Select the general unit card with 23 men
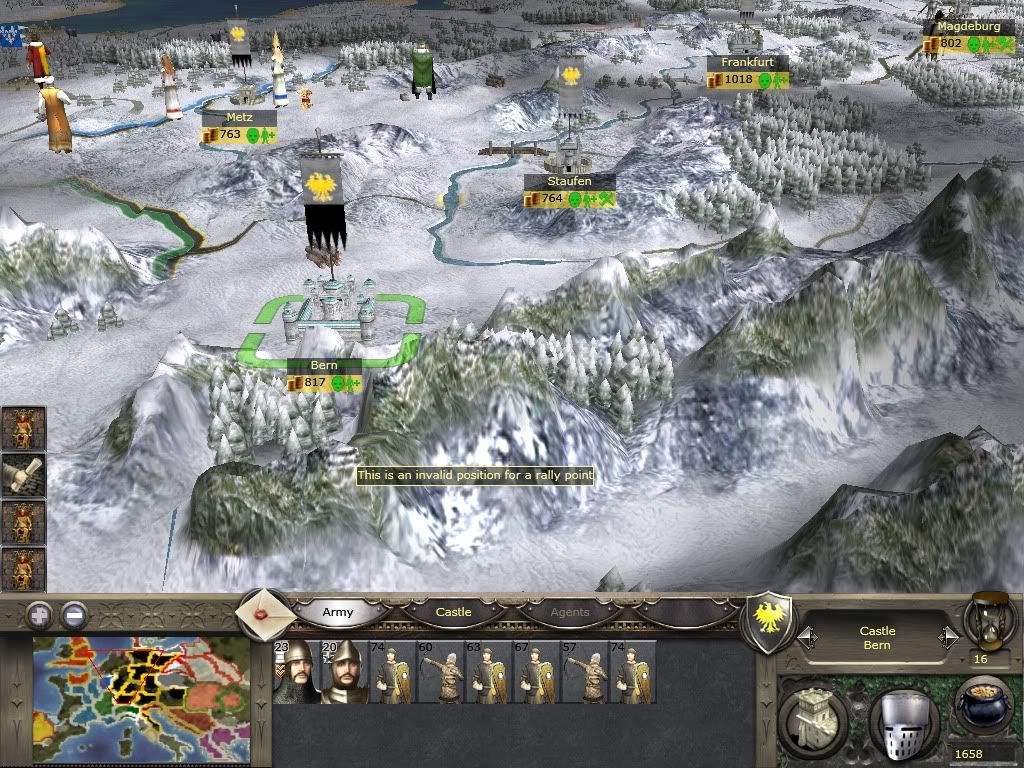 (295, 672)
